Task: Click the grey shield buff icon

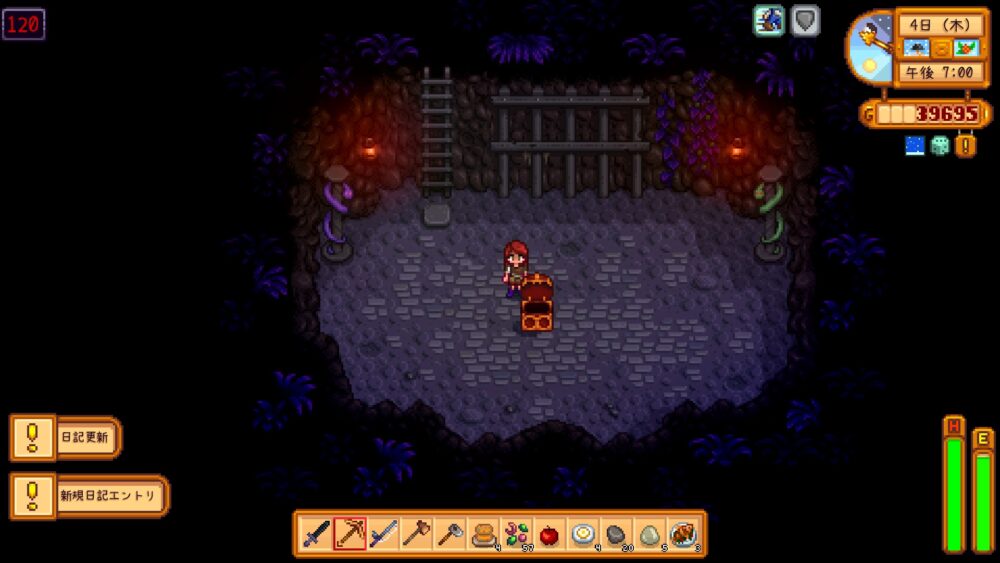Action: coord(805,21)
